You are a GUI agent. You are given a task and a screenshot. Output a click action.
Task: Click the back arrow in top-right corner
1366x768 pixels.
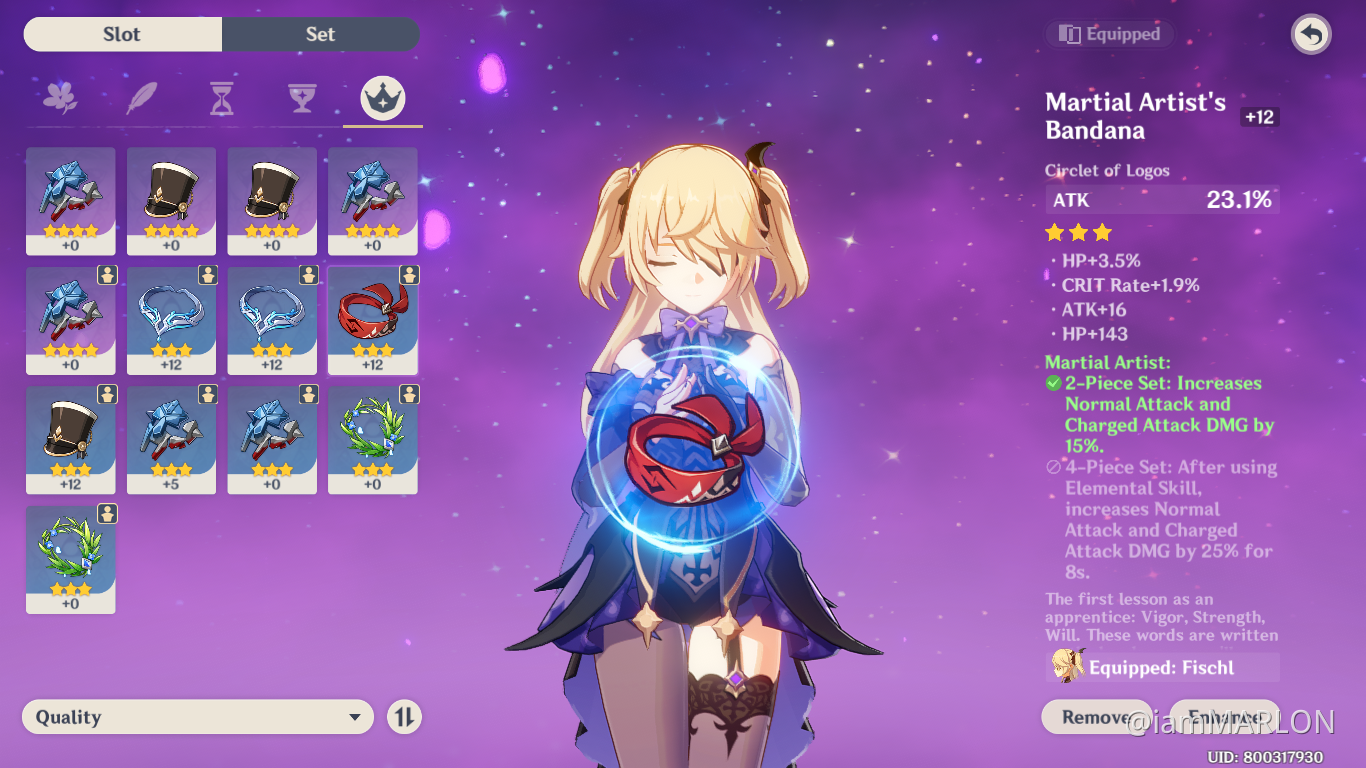[x=1310, y=34]
